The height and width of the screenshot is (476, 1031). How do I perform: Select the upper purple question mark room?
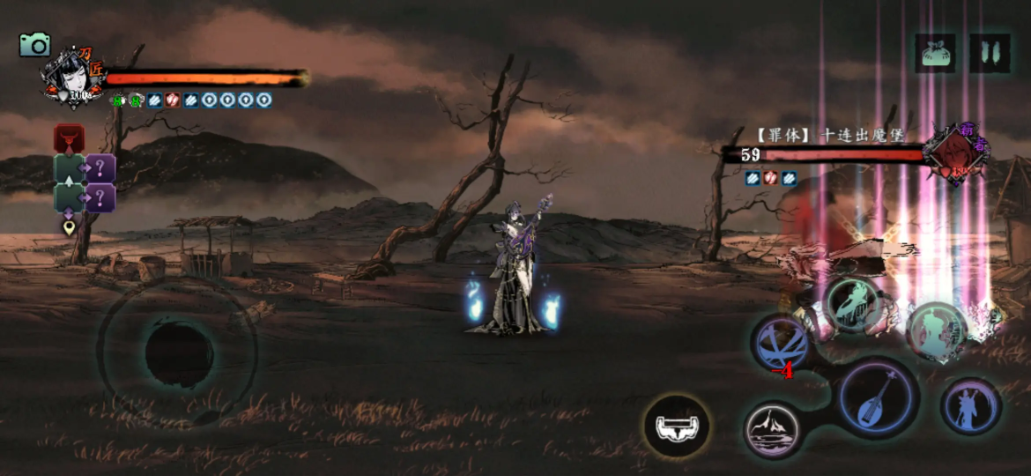coord(100,167)
